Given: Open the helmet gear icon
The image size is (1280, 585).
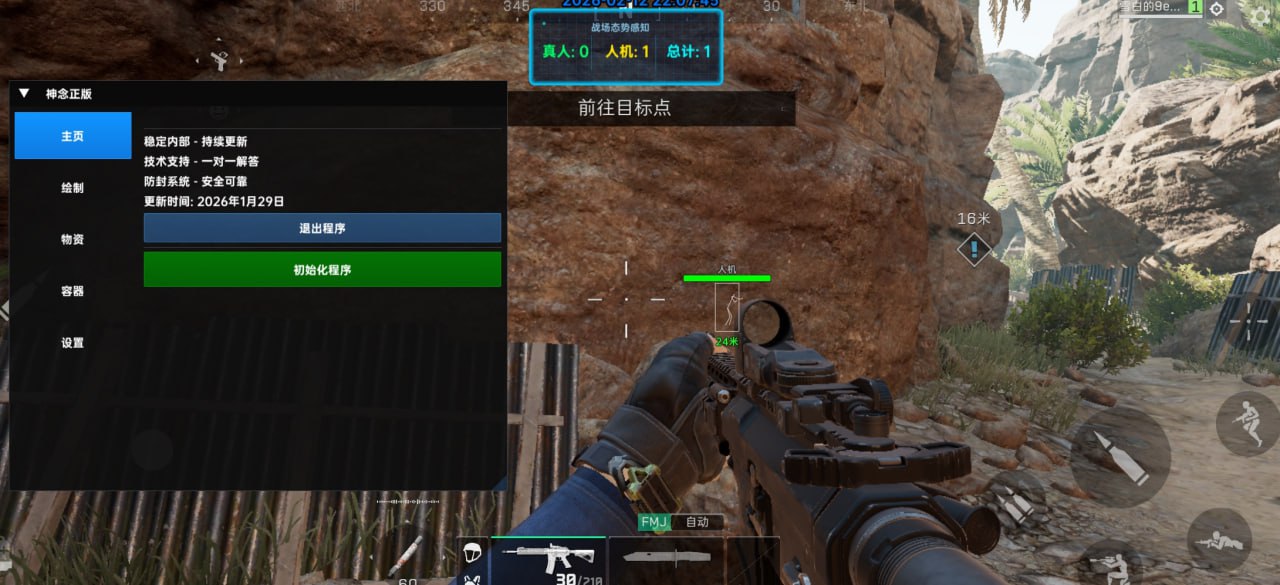Looking at the screenshot, I should coord(472,552).
